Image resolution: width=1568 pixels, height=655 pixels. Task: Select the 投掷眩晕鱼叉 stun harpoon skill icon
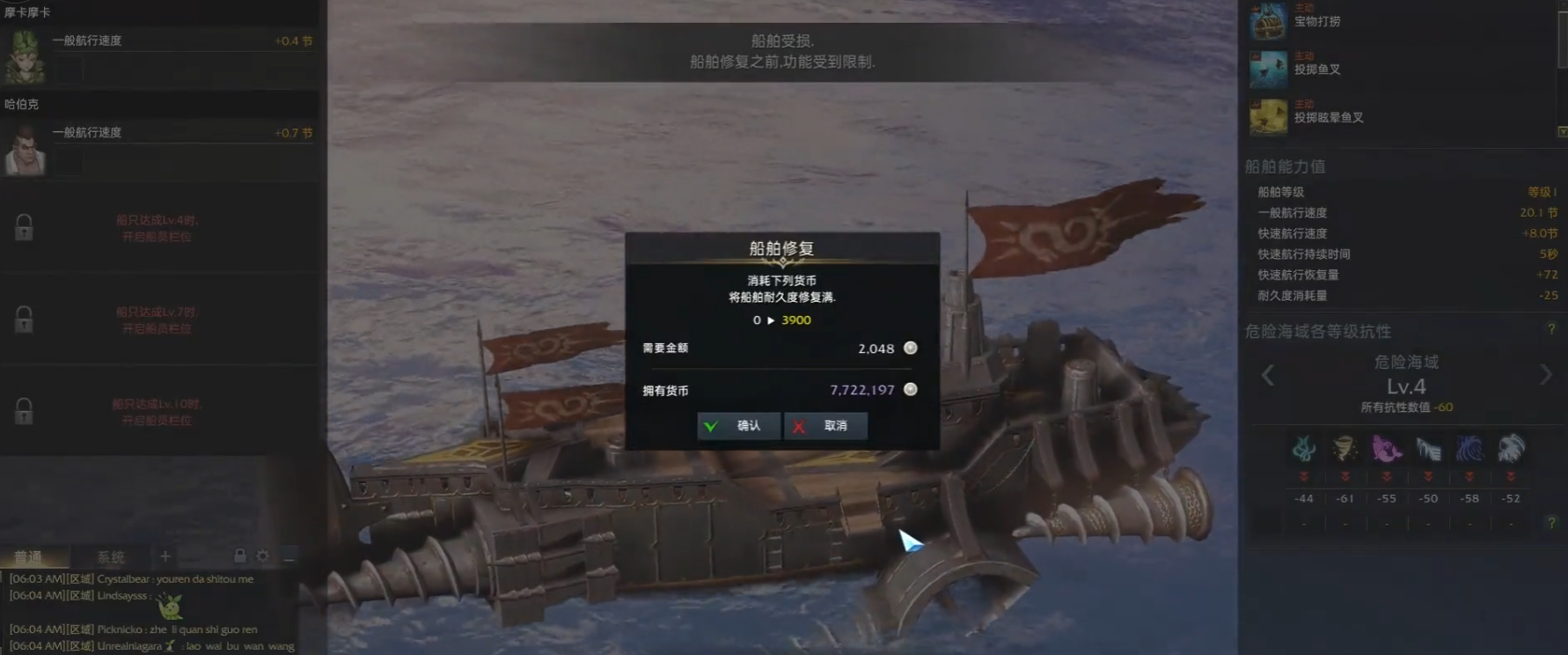pyautogui.click(x=1268, y=117)
